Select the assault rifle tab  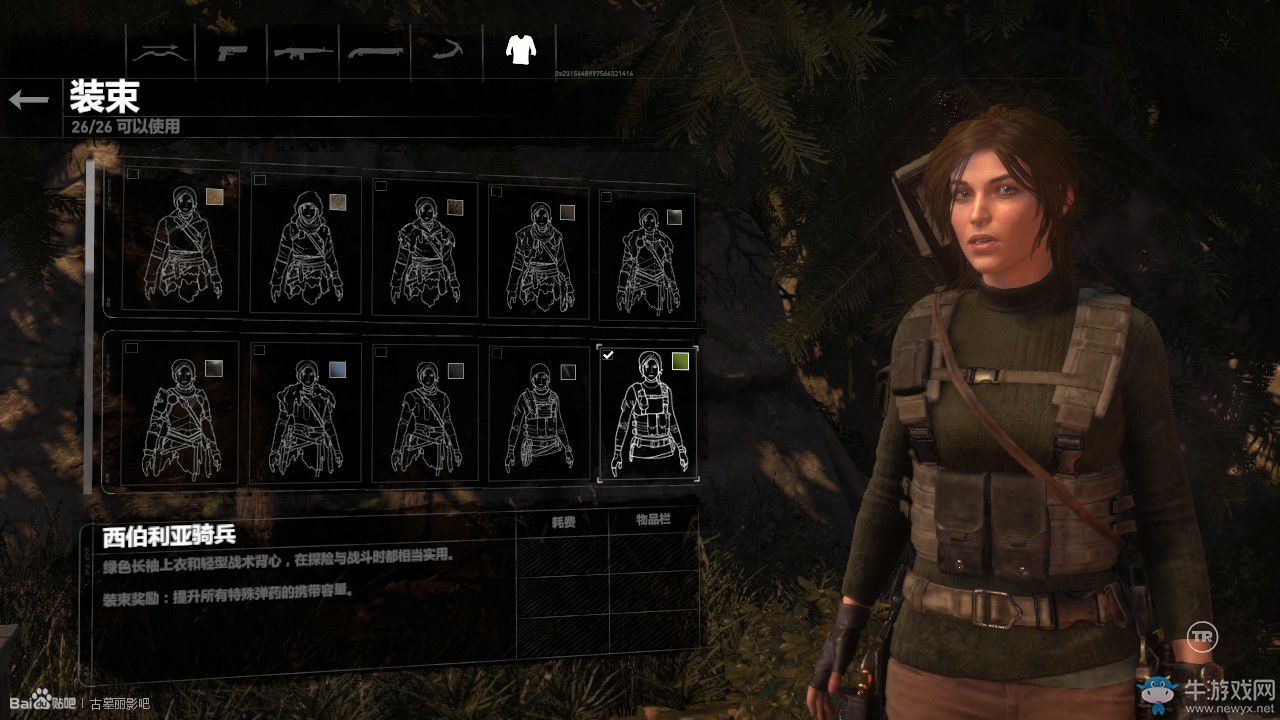(304, 50)
